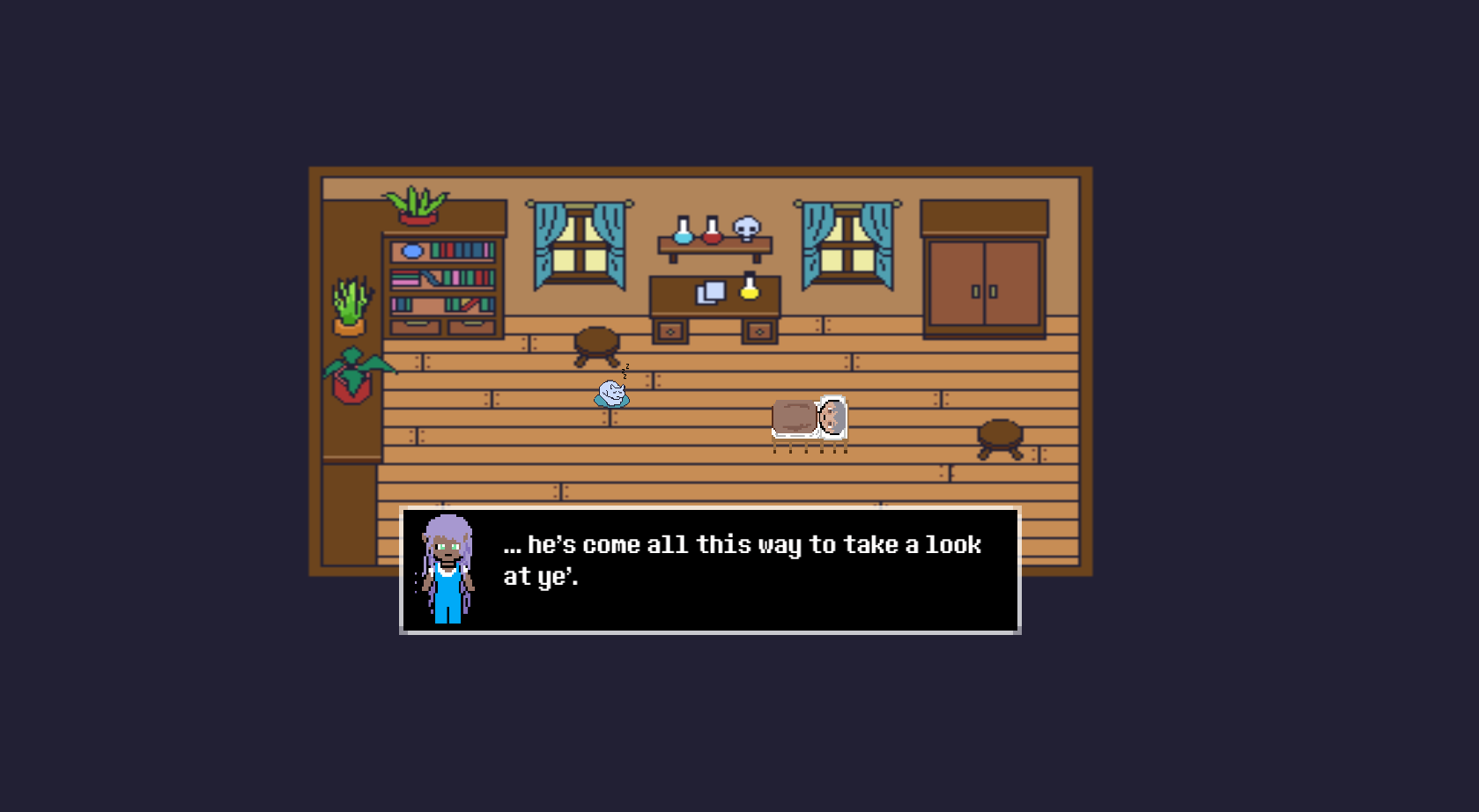
Task: Click the right window with blue curtains
Action: (847, 247)
